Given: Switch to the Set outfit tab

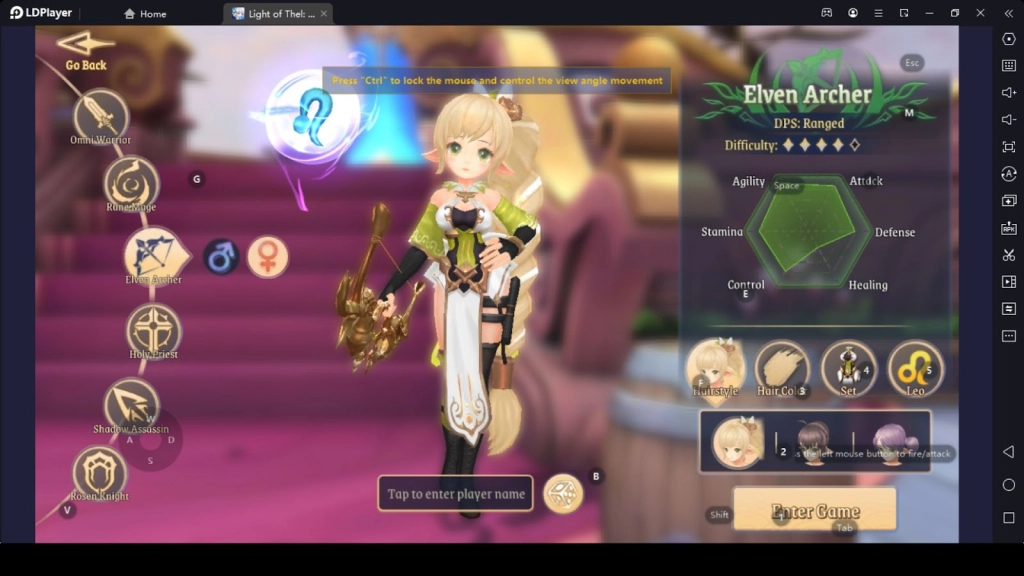Looking at the screenshot, I should click(x=848, y=367).
